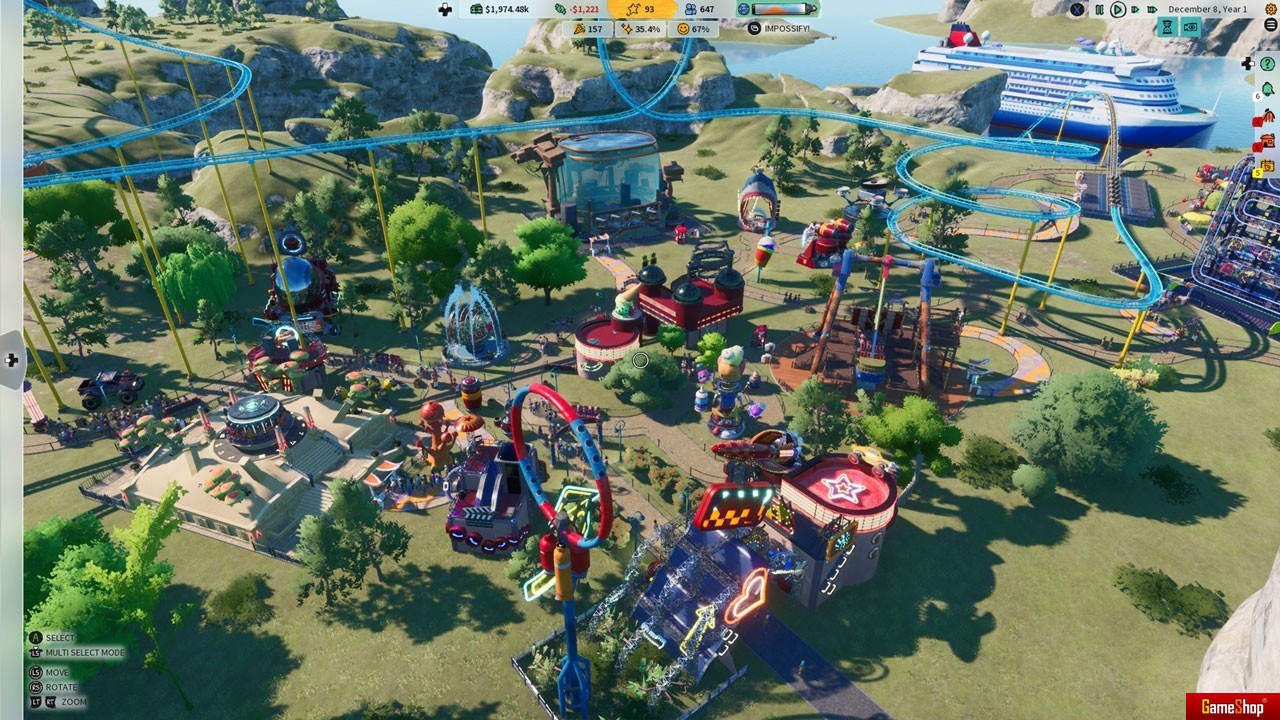Pause the game speed

1099,9
